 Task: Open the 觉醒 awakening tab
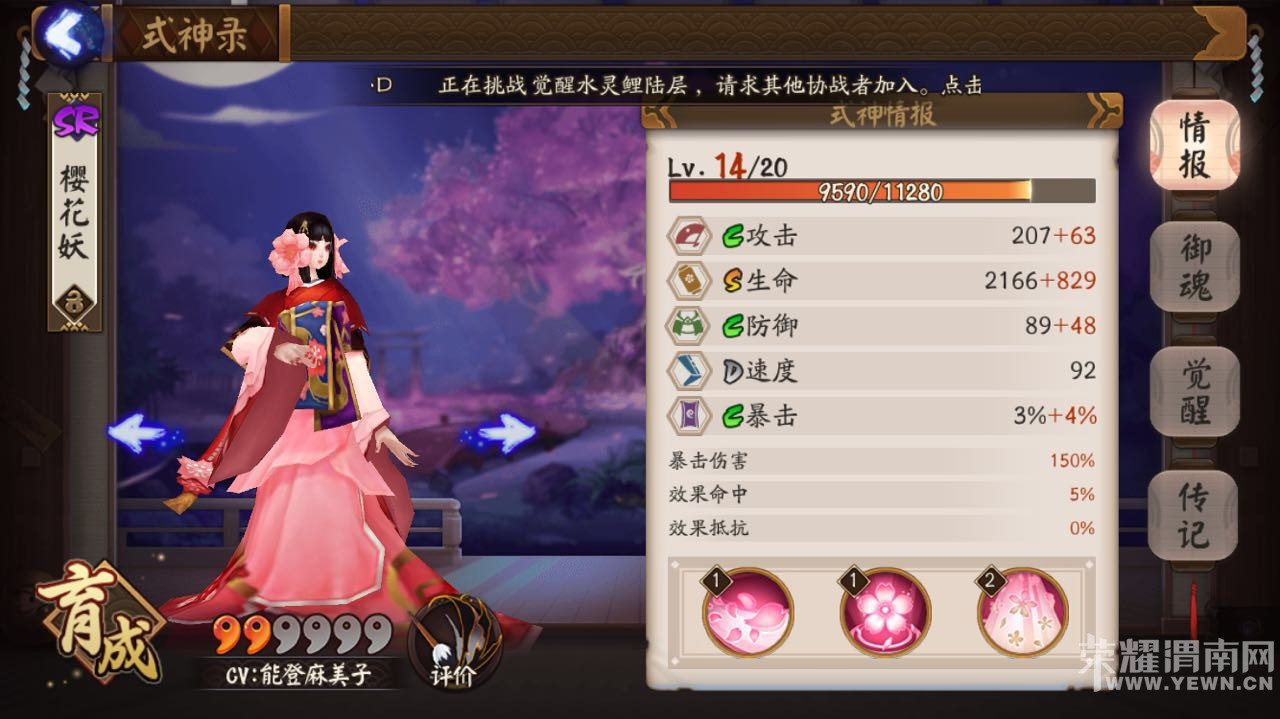tap(1194, 390)
